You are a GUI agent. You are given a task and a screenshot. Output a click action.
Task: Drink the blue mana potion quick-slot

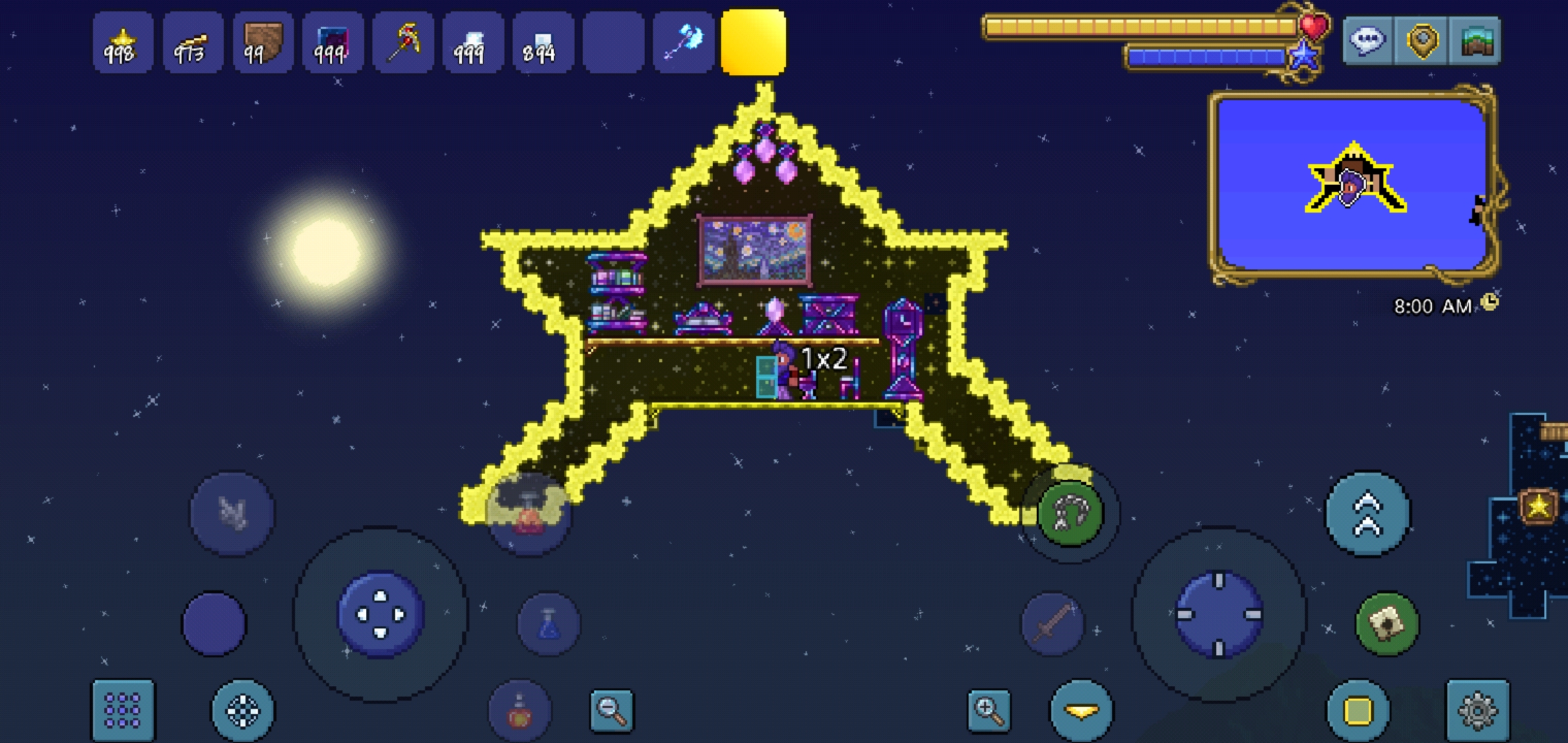[x=548, y=623]
